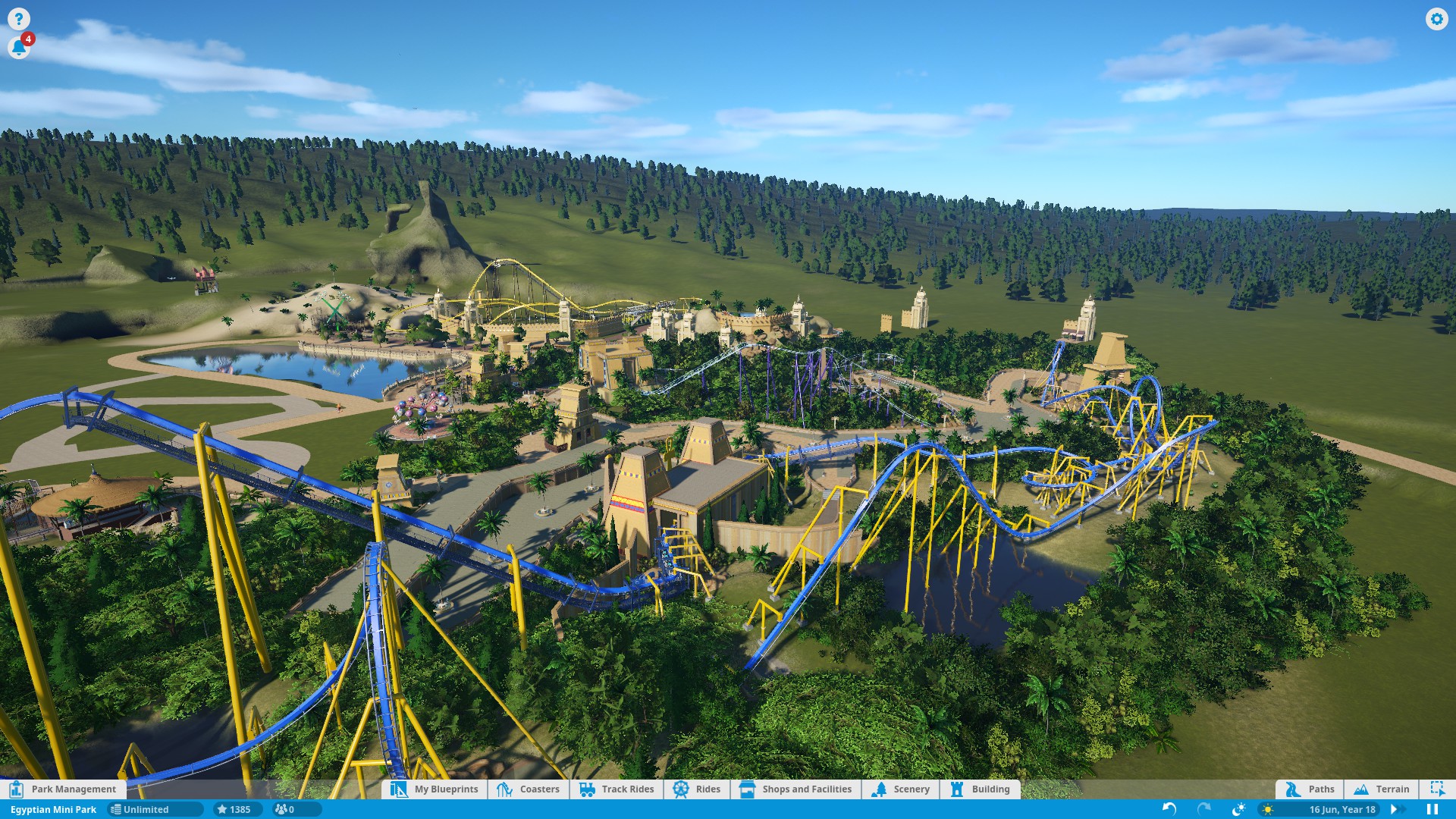1456x819 pixels.
Task: Open the park rating star display
Action: click(234, 809)
